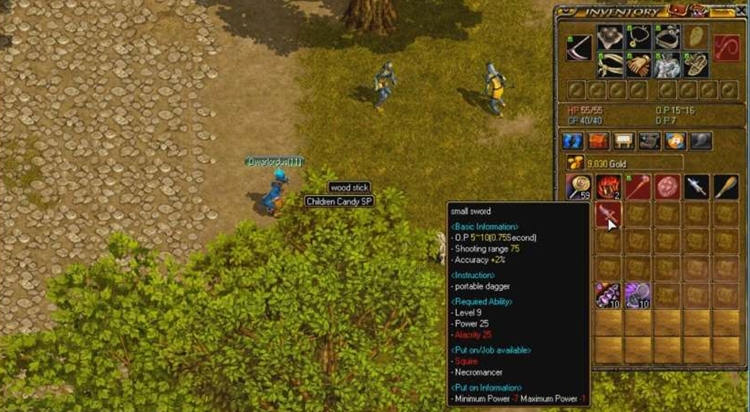Click the lollipop candy stack of 59
Image resolution: width=750 pixels, height=412 pixels.
(x=579, y=186)
